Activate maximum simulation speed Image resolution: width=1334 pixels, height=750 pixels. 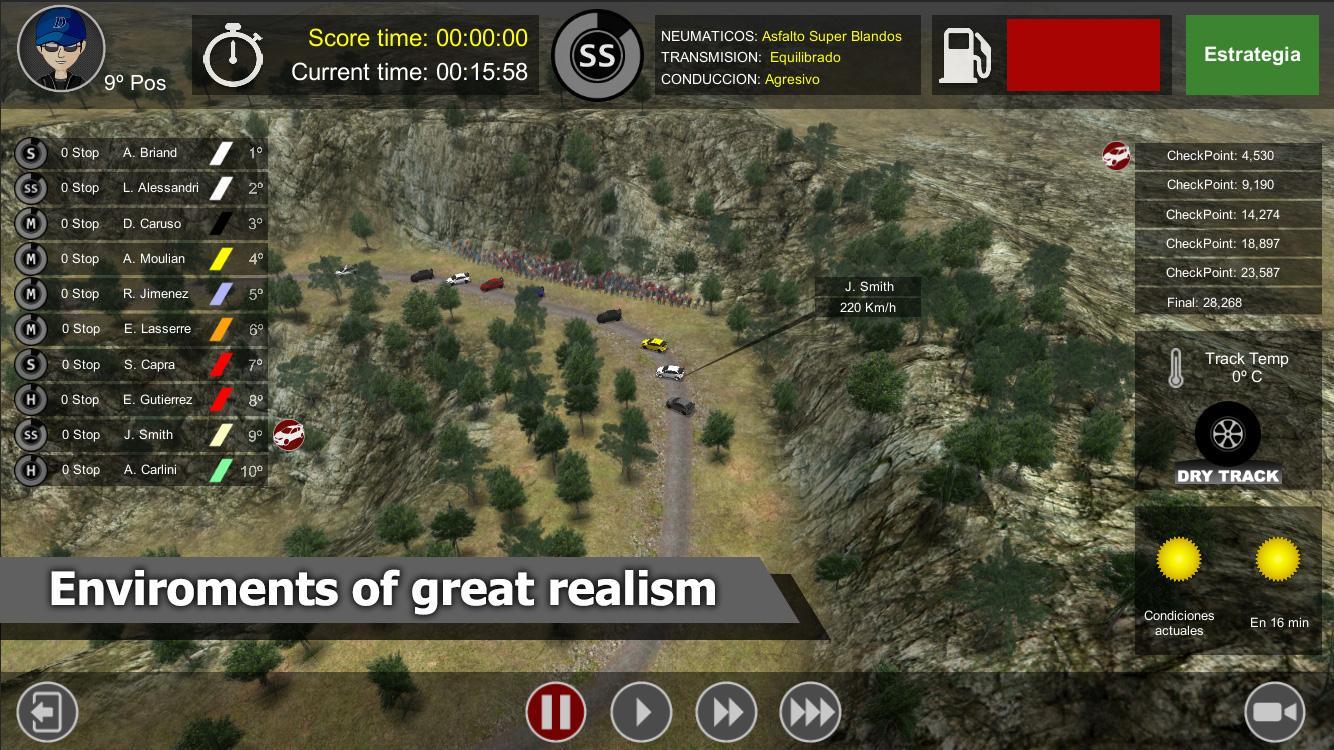tap(810, 711)
